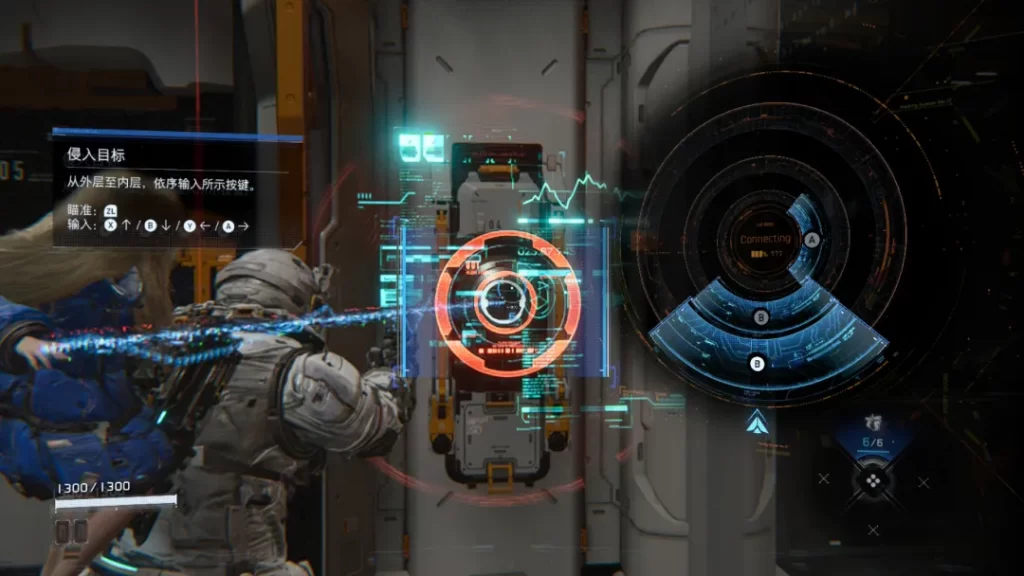
Task: Select the innermost hacking arc beside Connecting
Action: click(811, 240)
